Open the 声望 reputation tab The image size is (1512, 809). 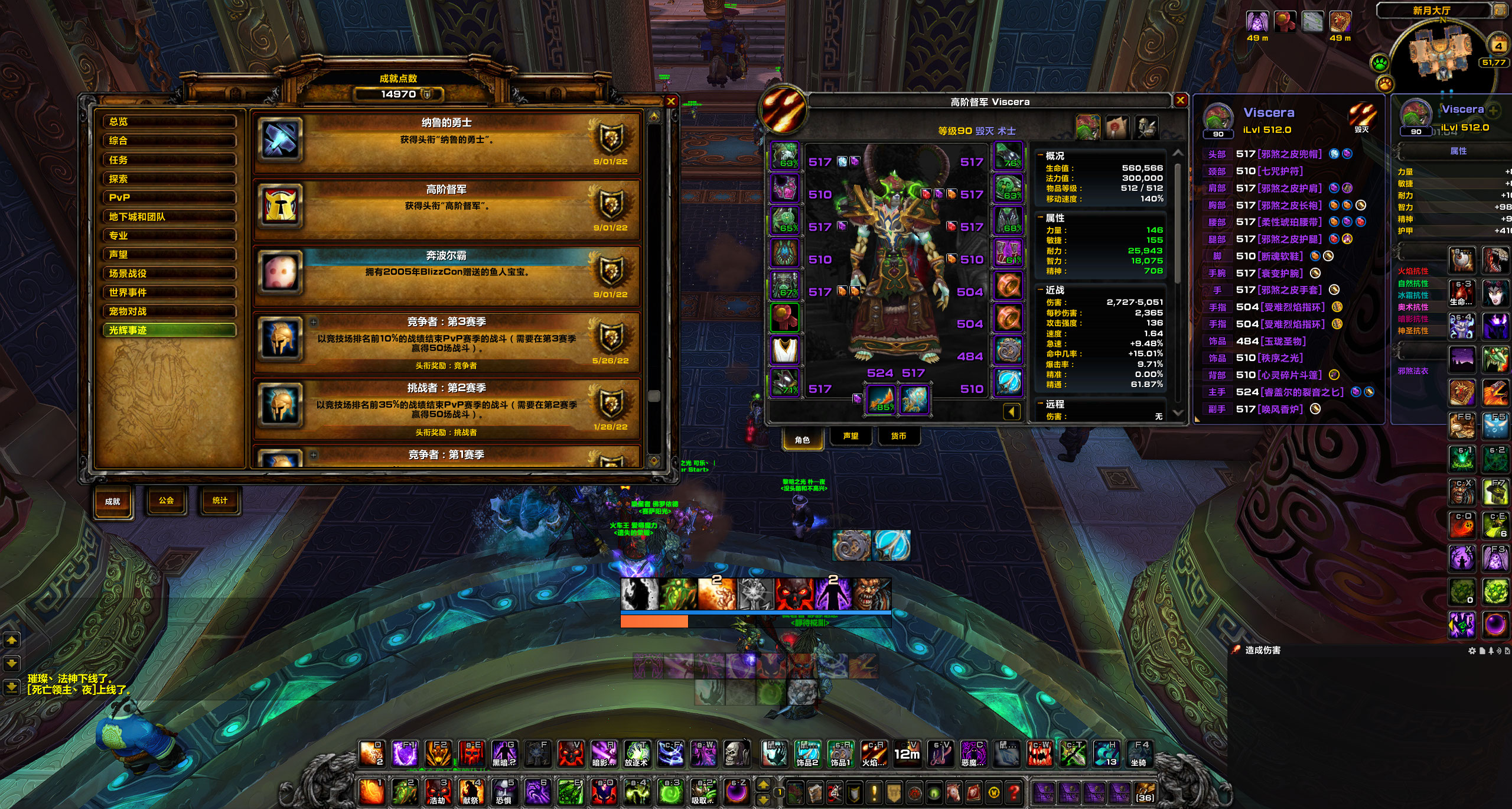coord(850,436)
